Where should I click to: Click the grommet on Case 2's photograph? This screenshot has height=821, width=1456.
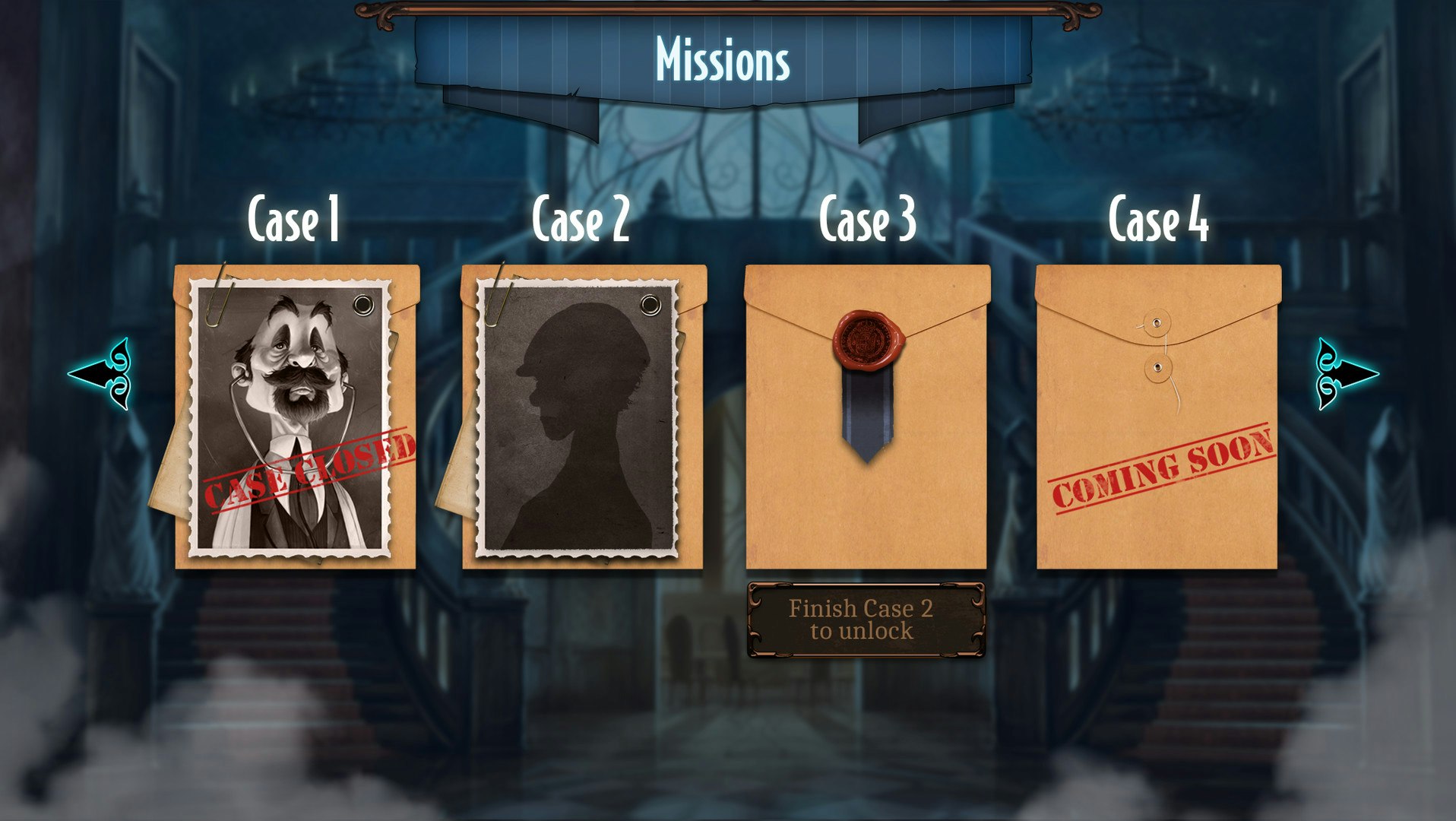(651, 304)
